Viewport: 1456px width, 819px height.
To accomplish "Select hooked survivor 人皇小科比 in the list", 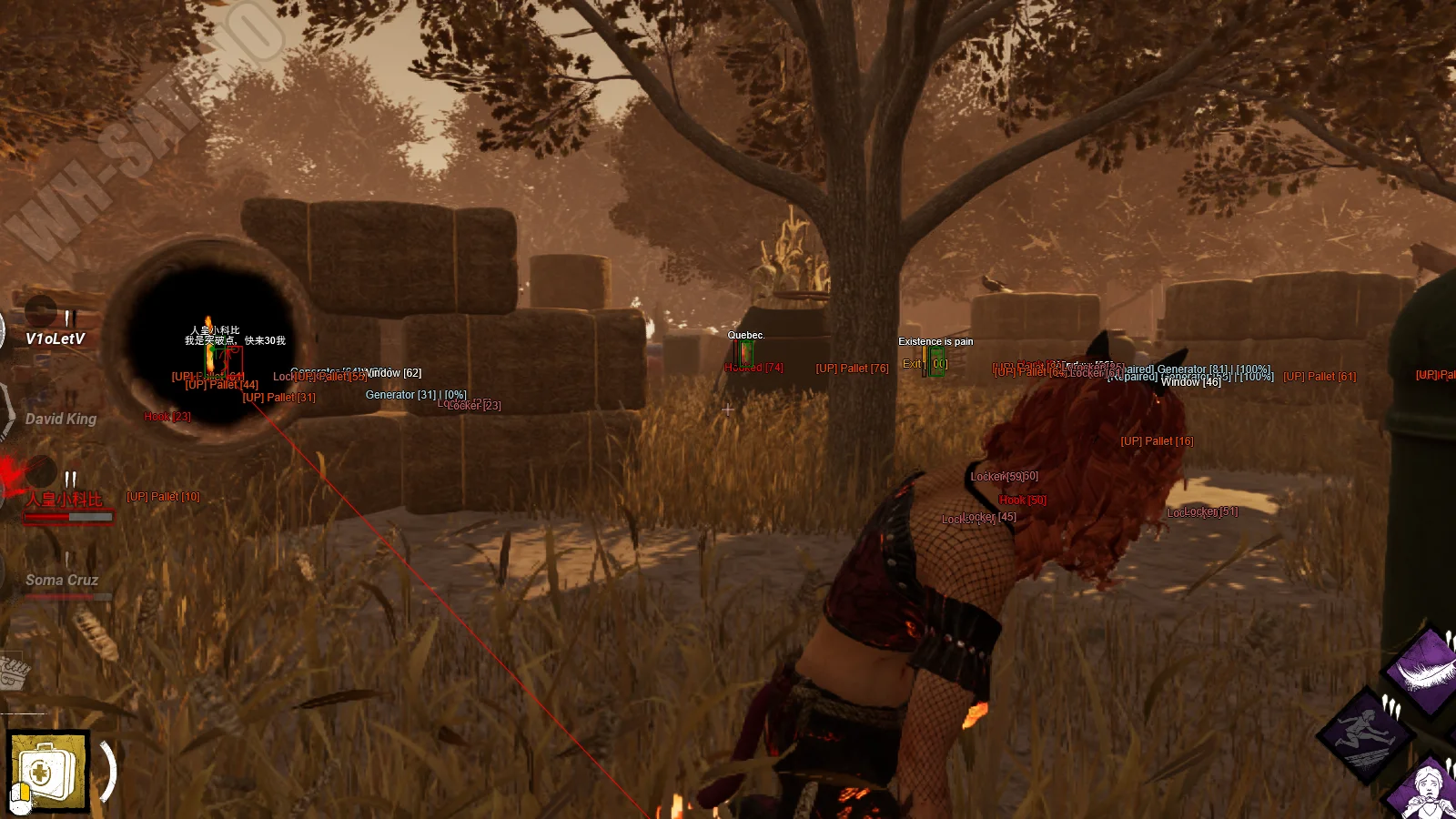I will tap(64, 500).
